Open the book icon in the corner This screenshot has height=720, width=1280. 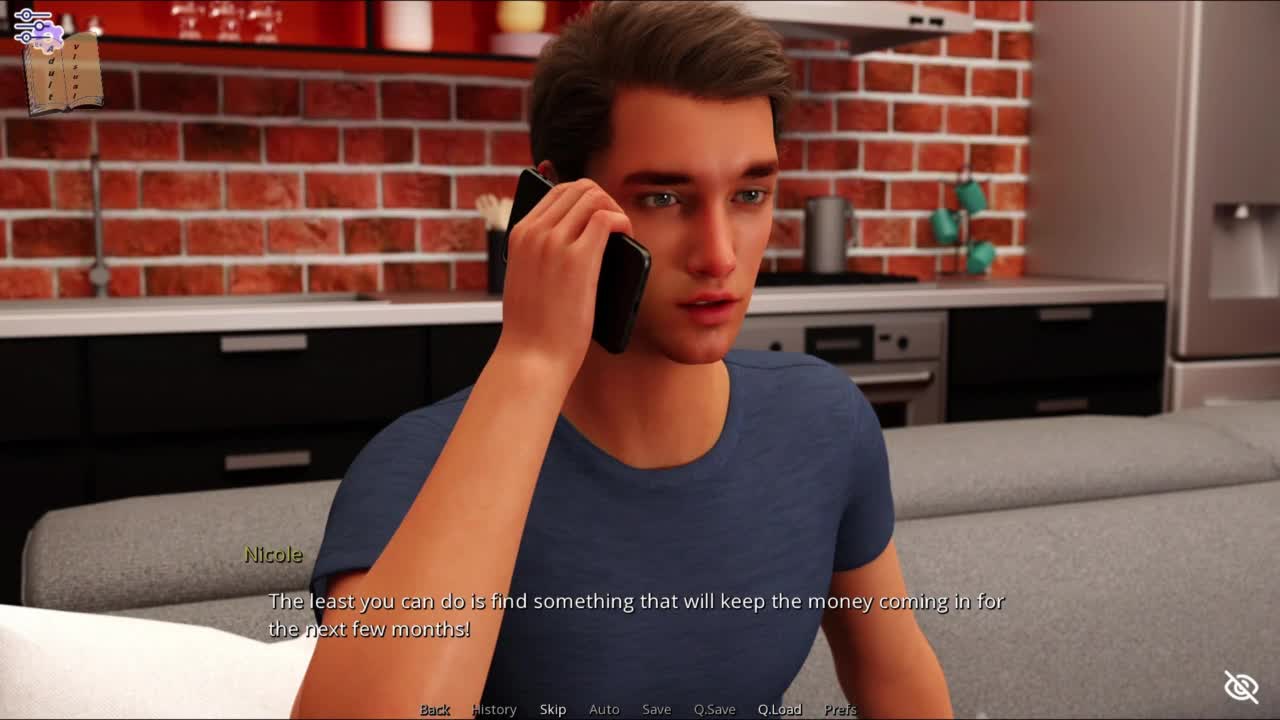64,76
